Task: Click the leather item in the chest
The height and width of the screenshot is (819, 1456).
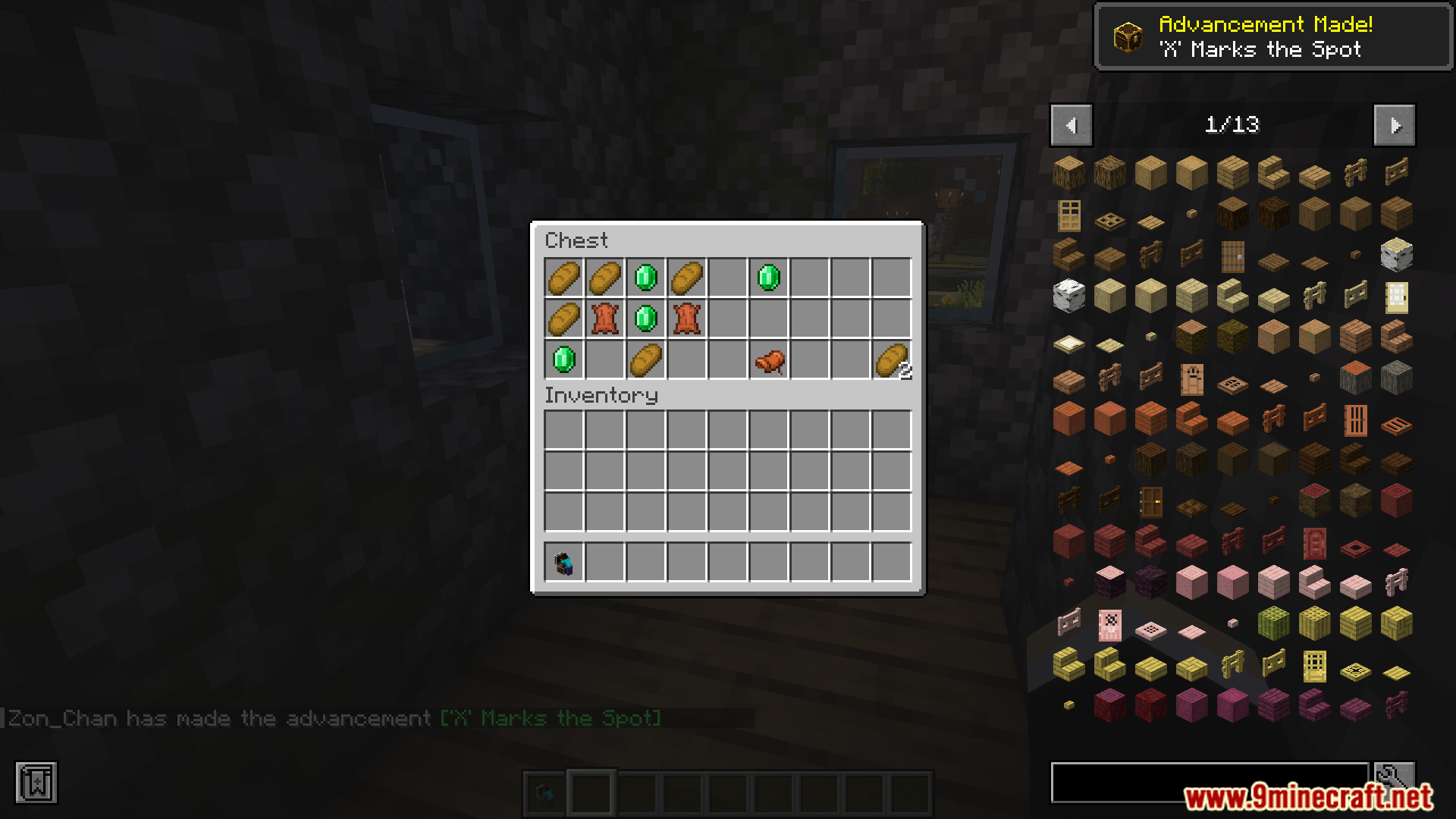Action: click(604, 319)
